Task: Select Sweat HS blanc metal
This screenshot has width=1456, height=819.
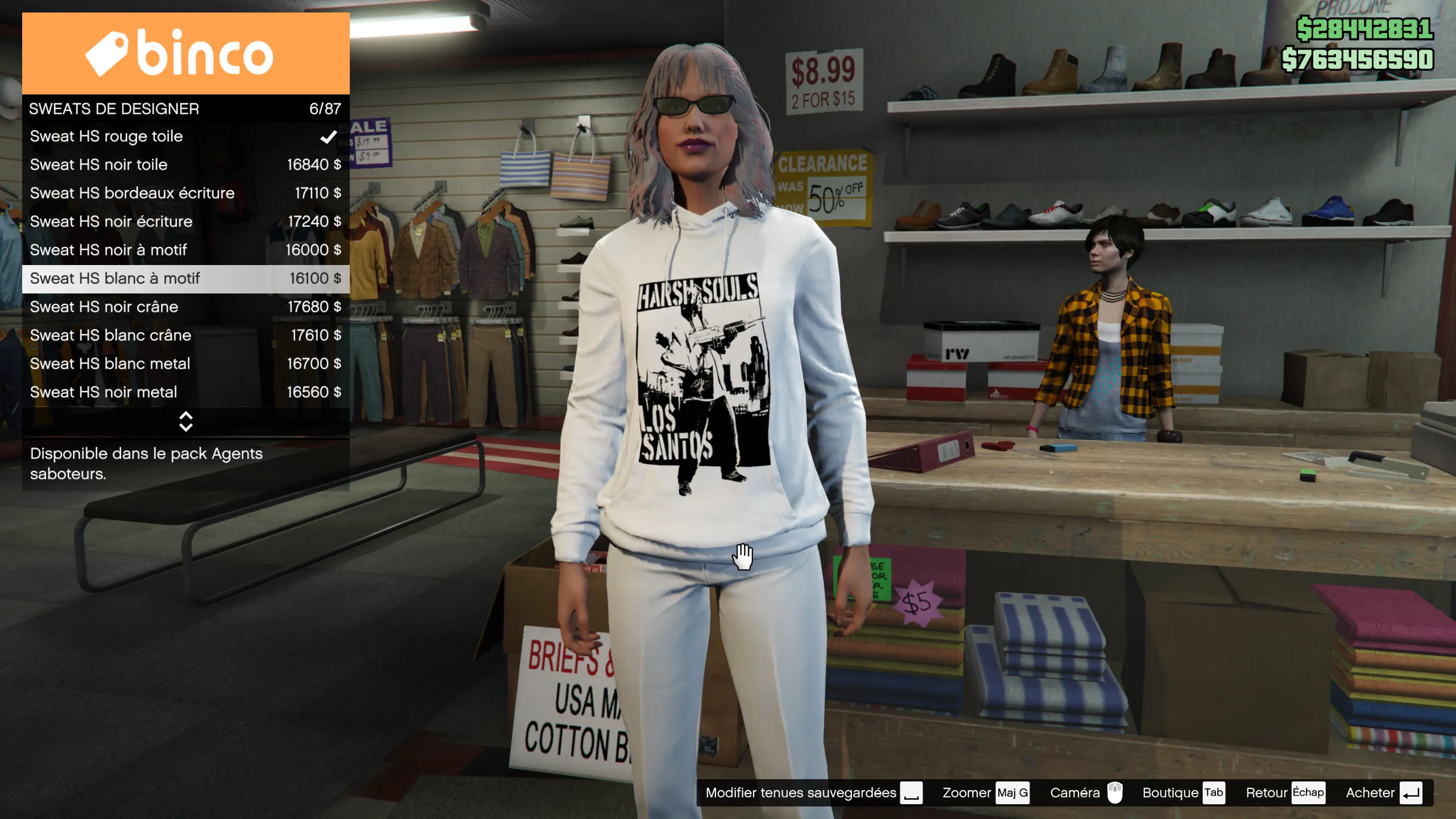Action: tap(185, 364)
